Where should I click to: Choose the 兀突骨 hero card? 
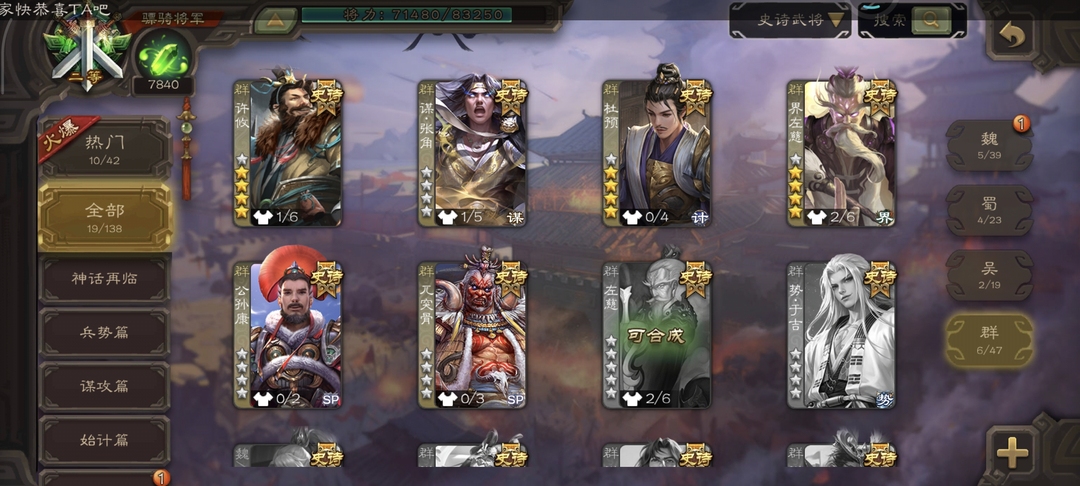click(472, 334)
